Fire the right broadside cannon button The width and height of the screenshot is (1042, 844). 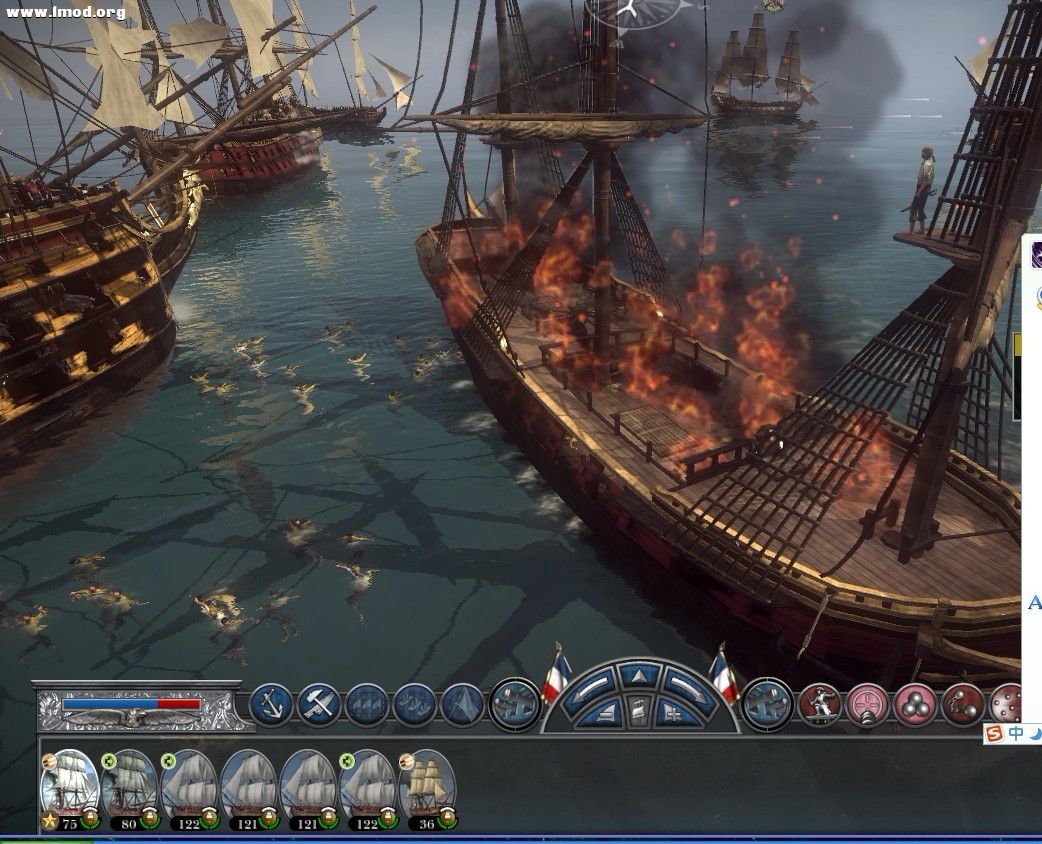pos(768,701)
